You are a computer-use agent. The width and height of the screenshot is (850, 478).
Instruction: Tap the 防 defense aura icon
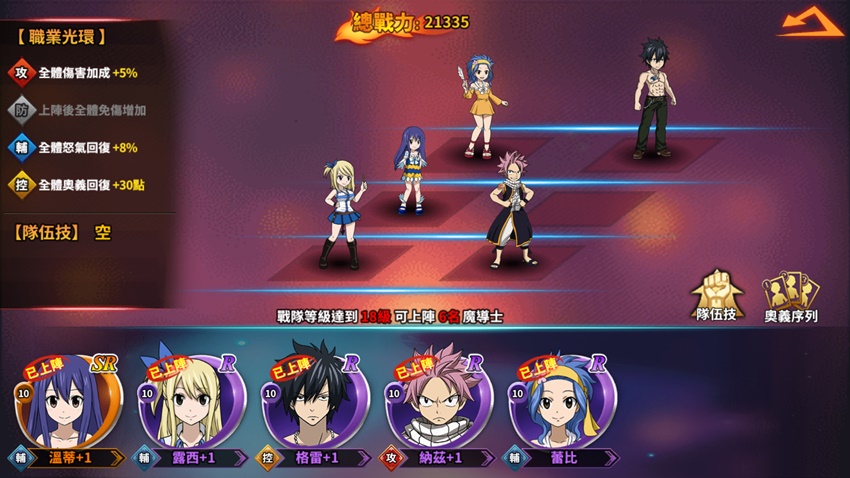(x=21, y=110)
